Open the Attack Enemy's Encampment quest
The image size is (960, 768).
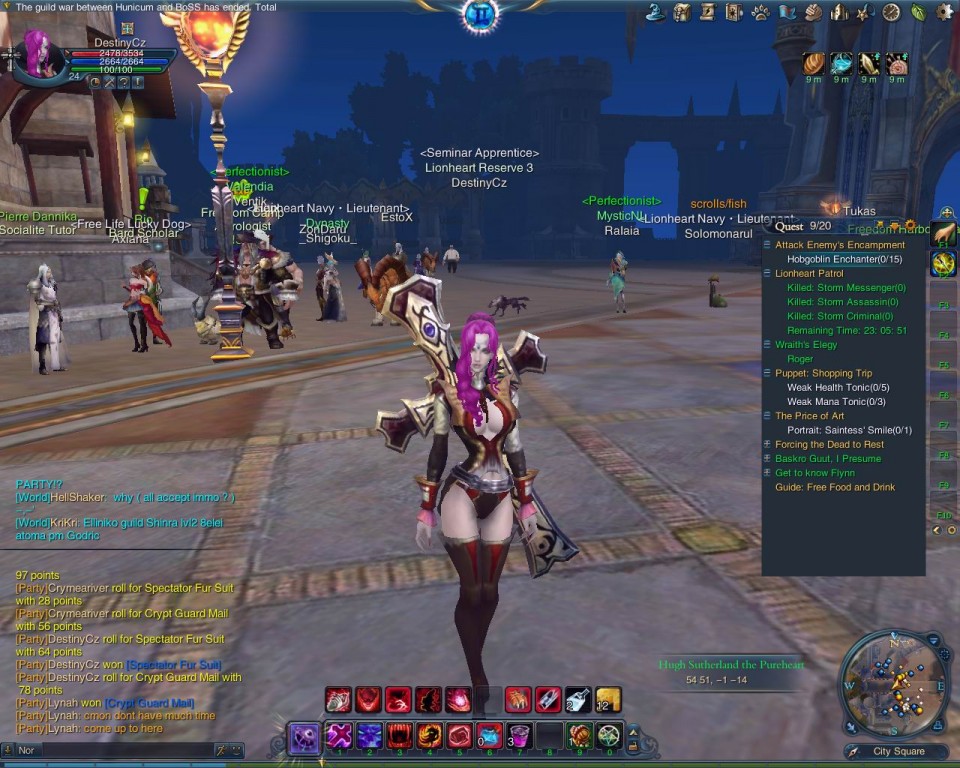coord(839,245)
